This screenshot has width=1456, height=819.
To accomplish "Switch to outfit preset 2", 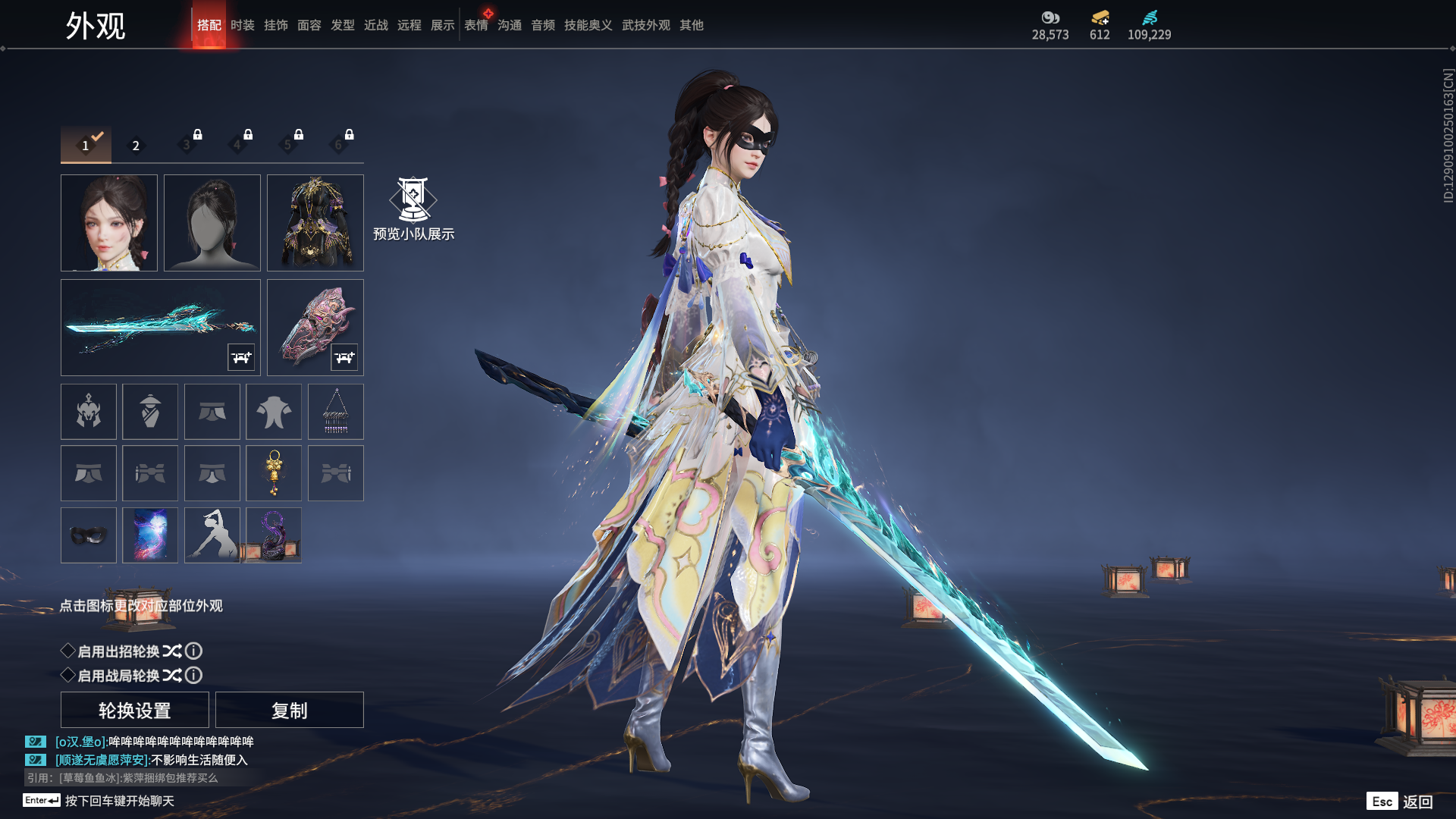I will click(x=136, y=146).
